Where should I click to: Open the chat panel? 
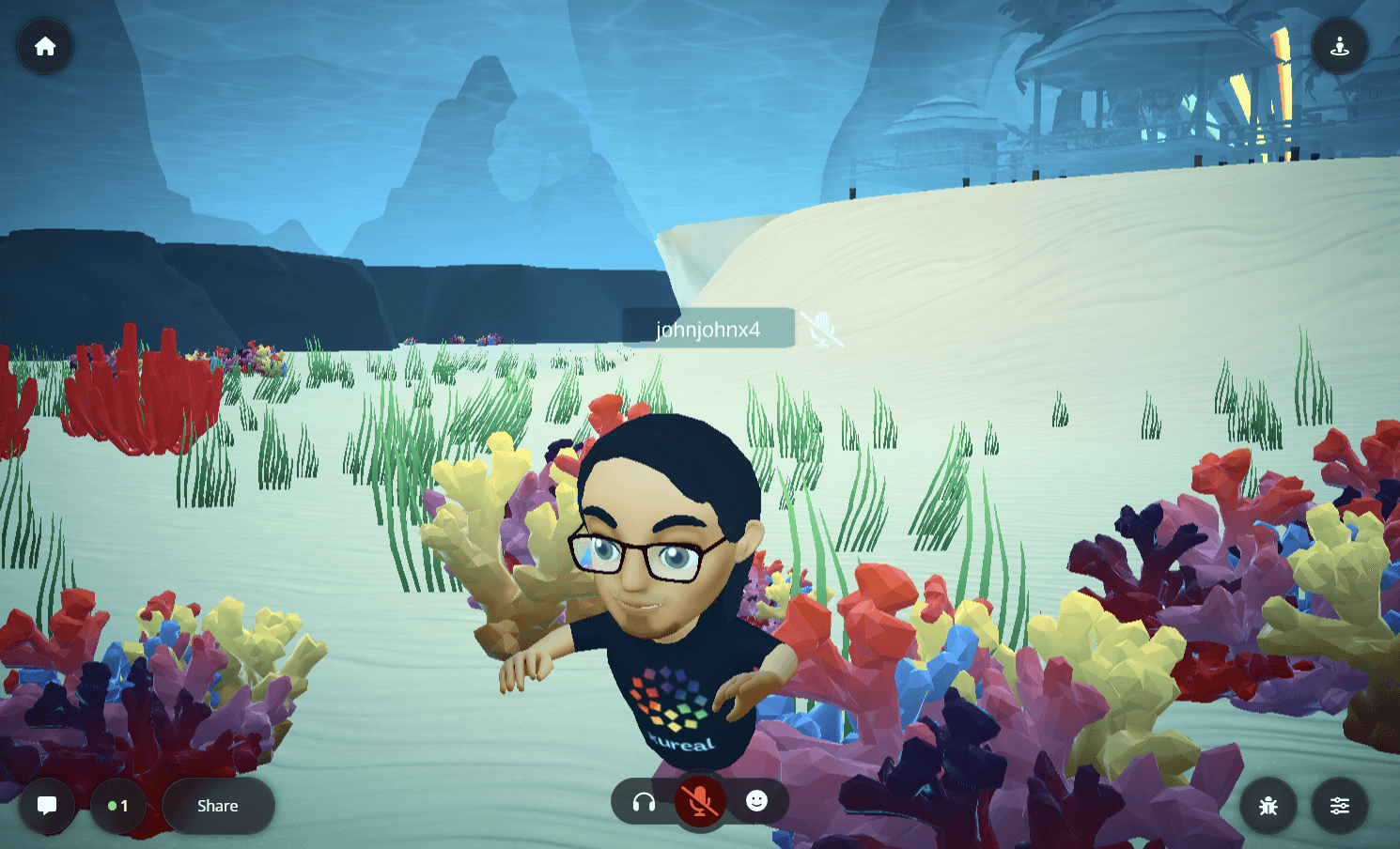coord(46,806)
